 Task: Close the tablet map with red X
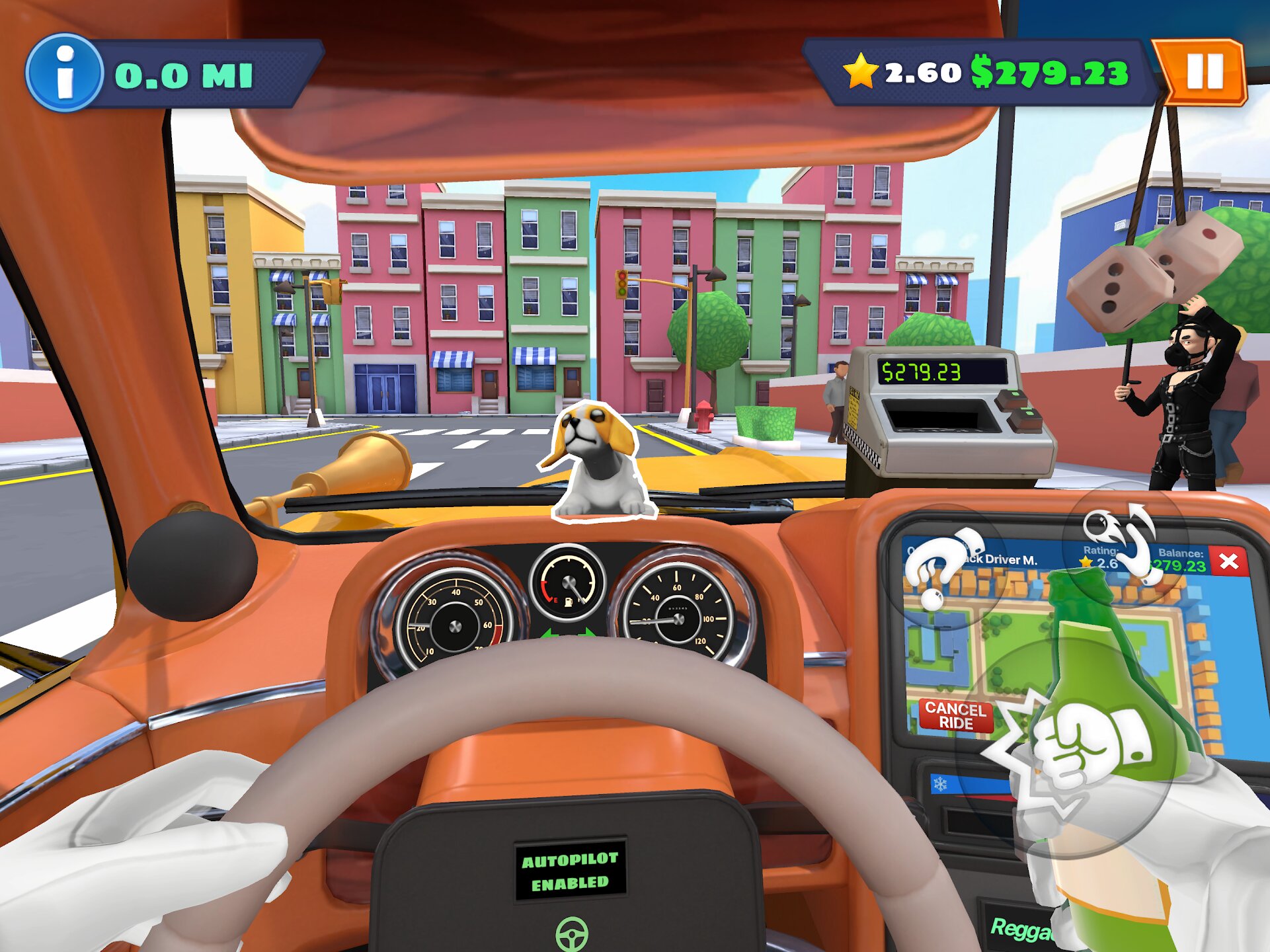click(1228, 561)
